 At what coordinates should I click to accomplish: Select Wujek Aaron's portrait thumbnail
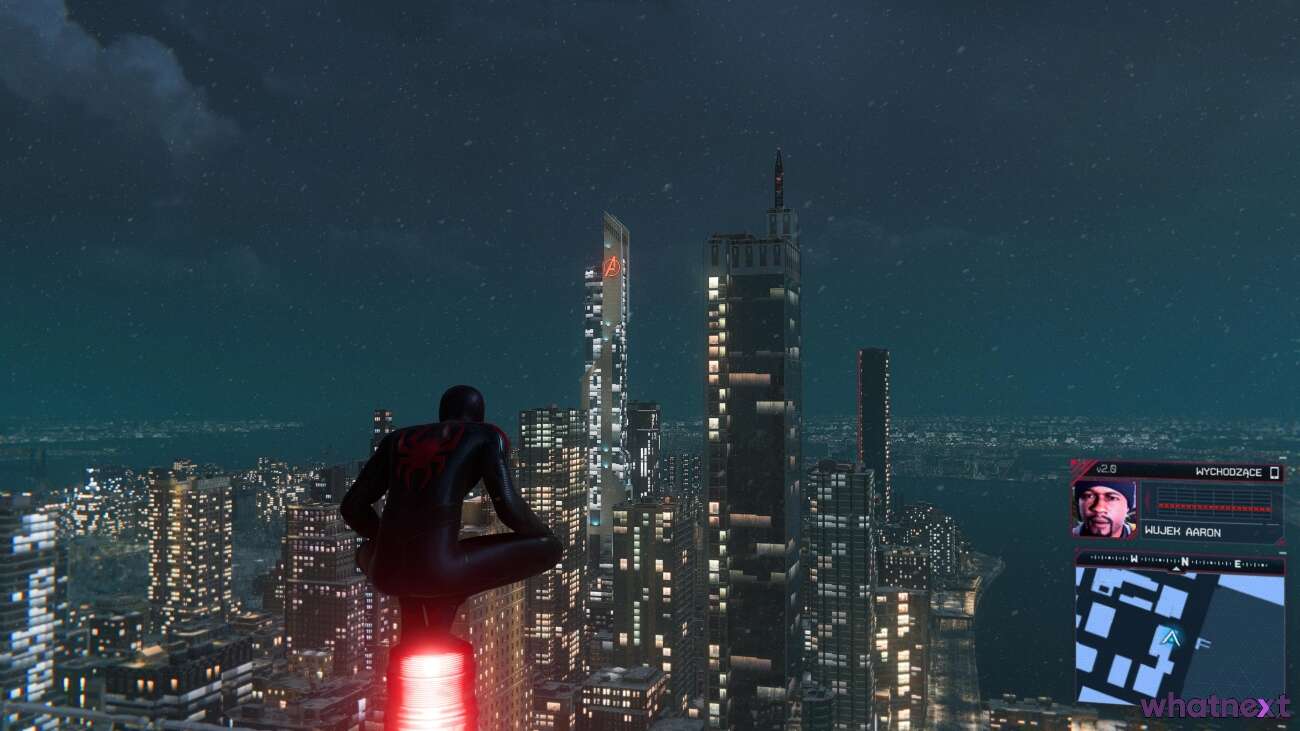click(1104, 510)
